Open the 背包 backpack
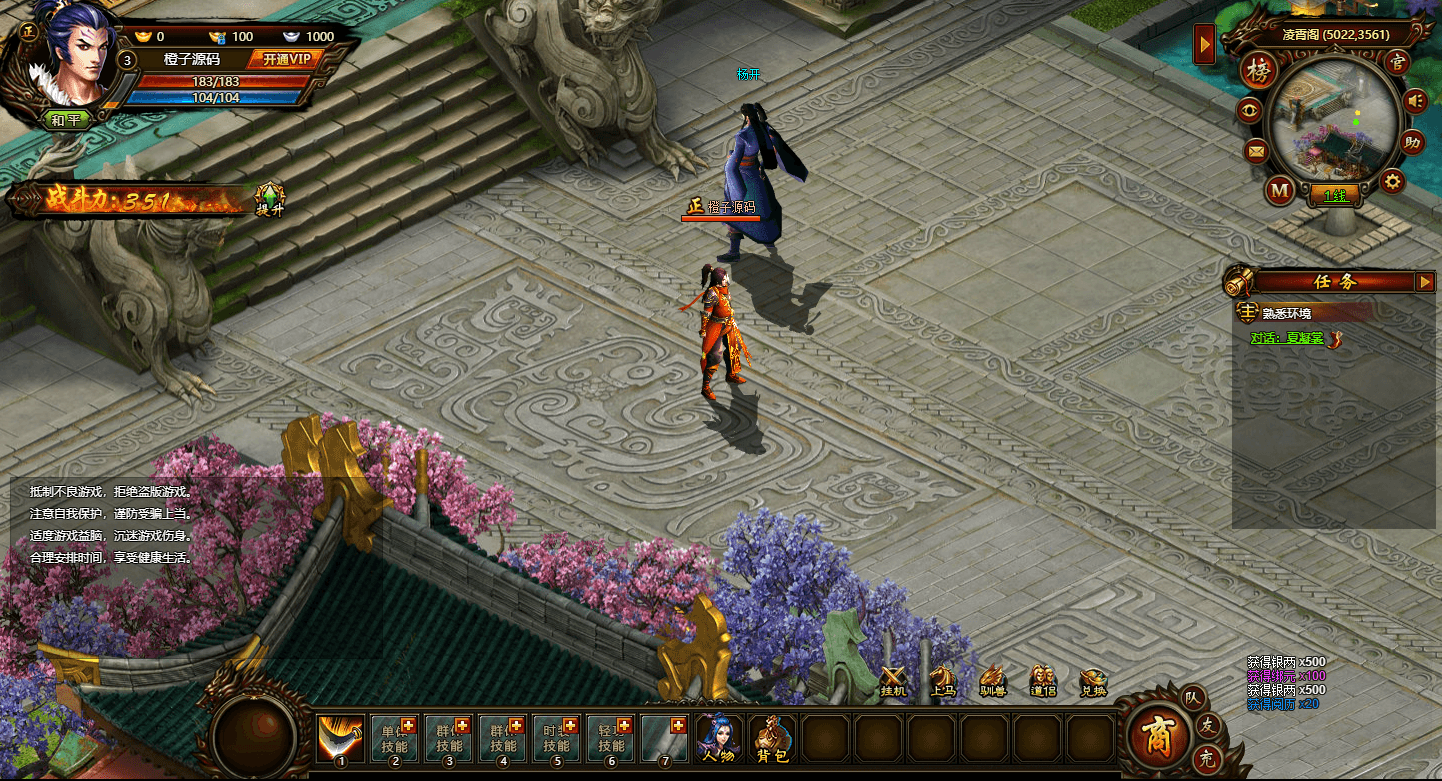Screen dimensions: 1442x781 [772, 740]
